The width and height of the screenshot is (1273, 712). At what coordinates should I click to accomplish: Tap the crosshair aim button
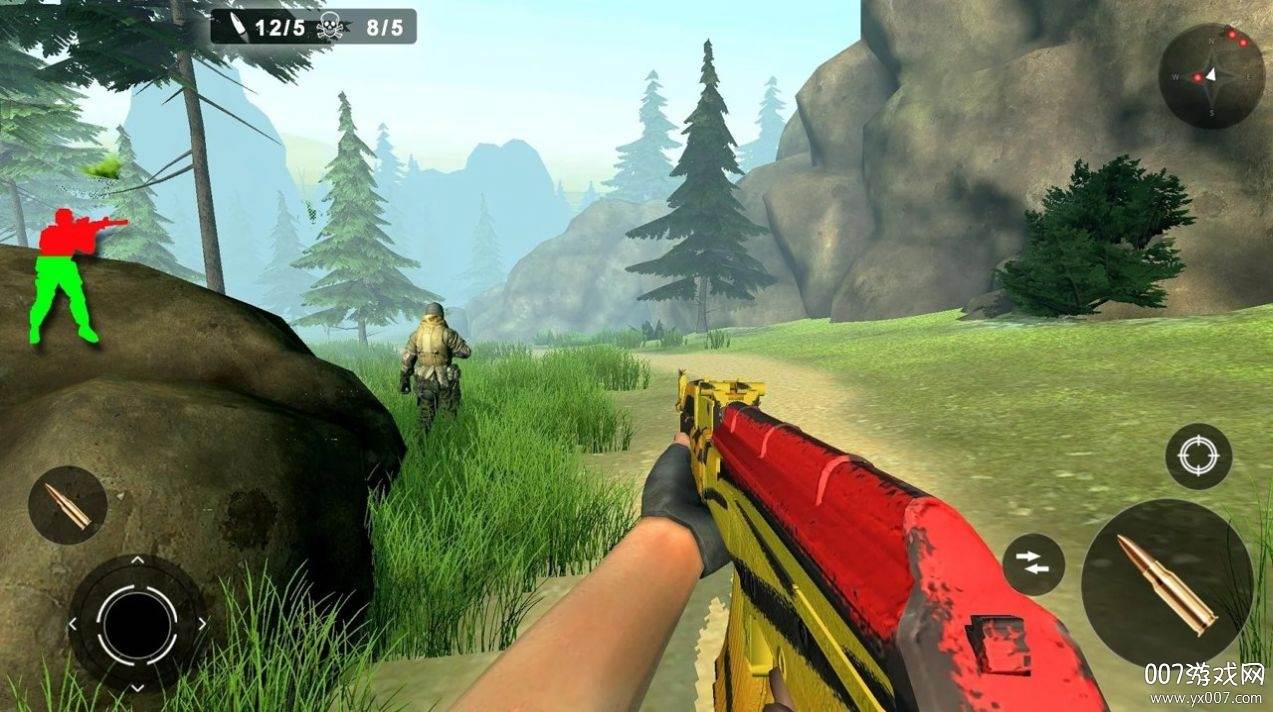pyautogui.click(x=1198, y=456)
